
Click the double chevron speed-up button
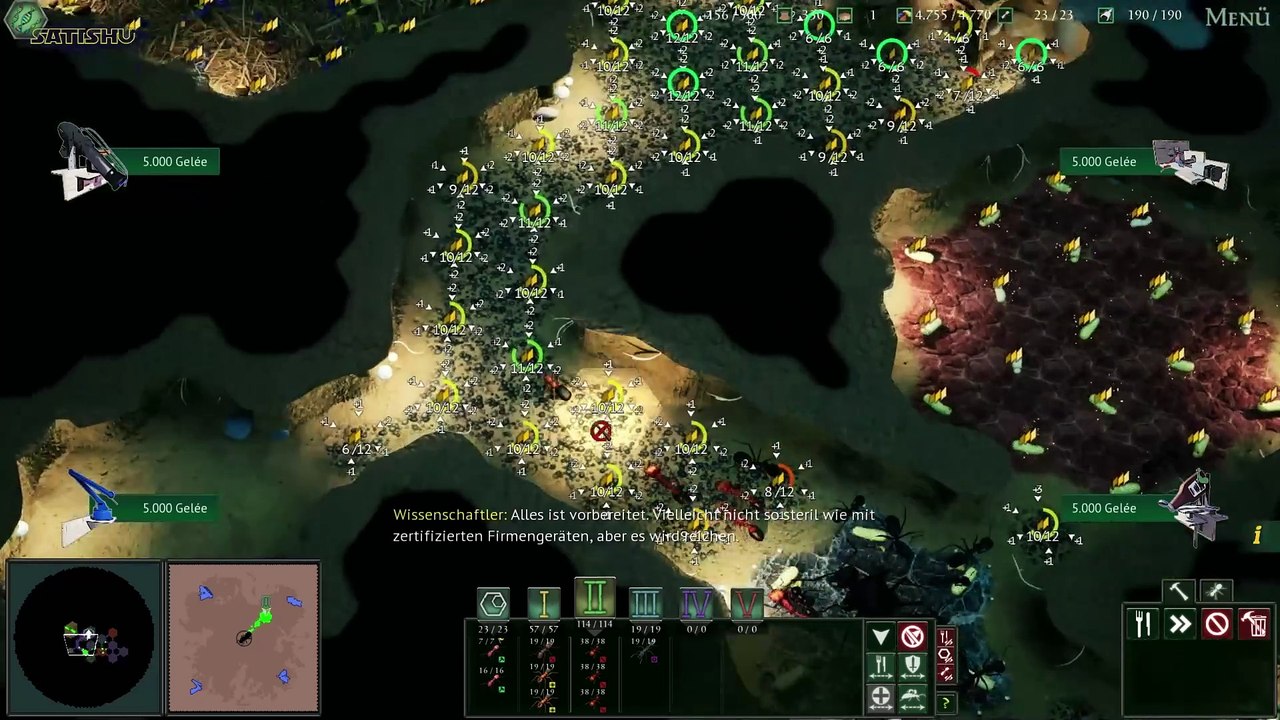click(1180, 624)
